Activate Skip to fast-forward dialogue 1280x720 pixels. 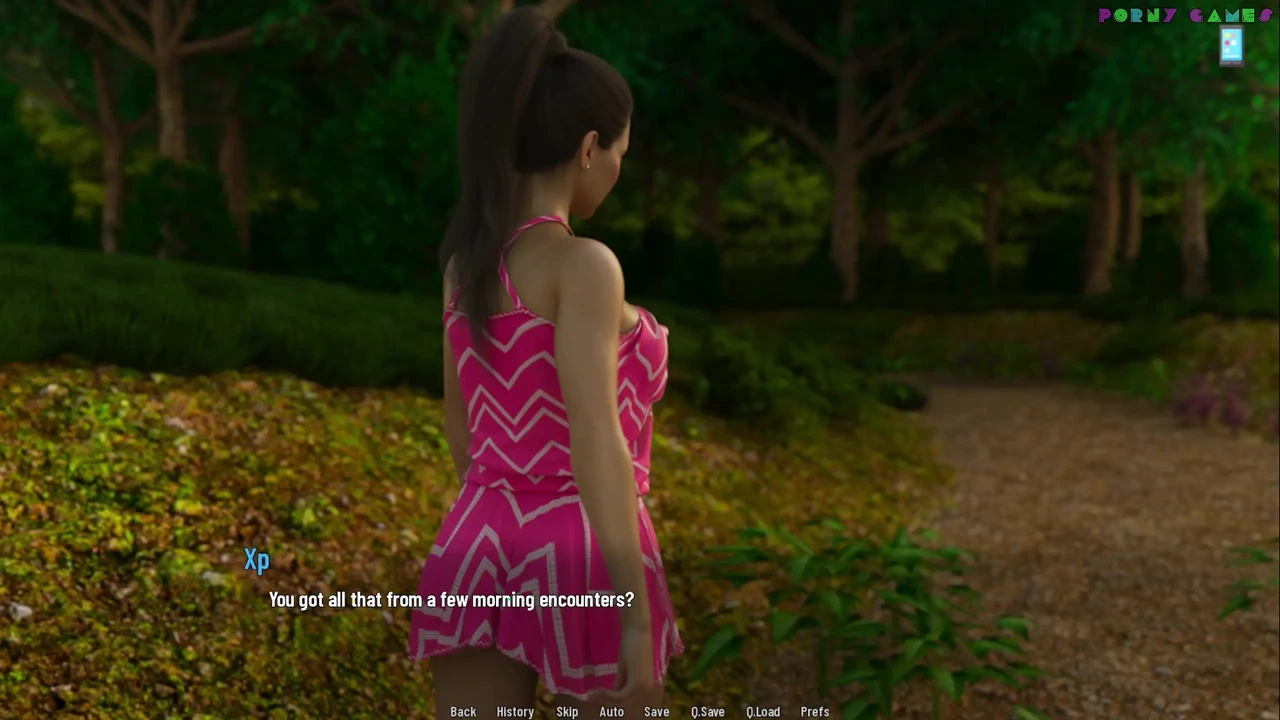coord(567,712)
